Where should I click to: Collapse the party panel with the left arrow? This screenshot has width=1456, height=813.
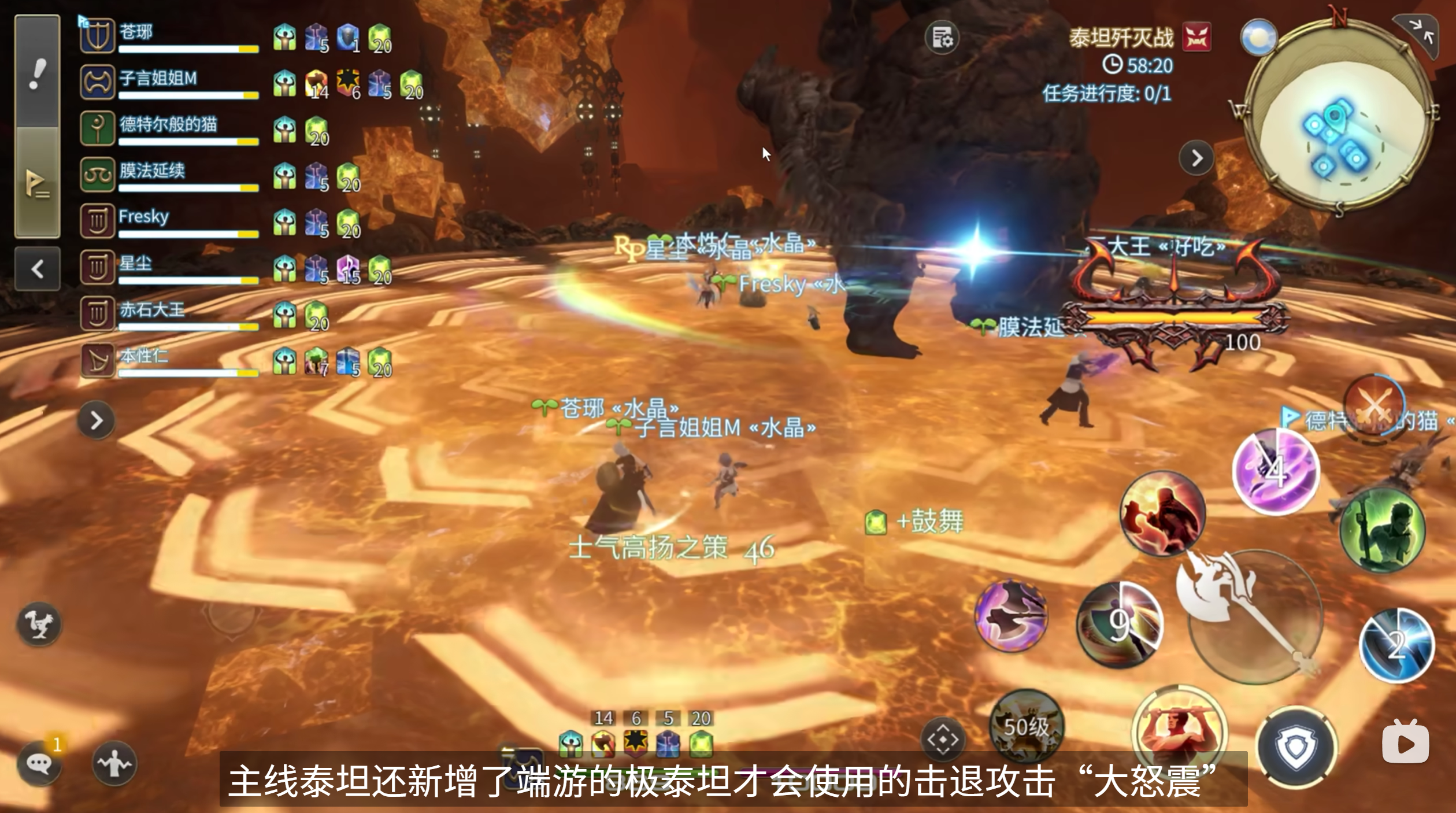click(38, 268)
